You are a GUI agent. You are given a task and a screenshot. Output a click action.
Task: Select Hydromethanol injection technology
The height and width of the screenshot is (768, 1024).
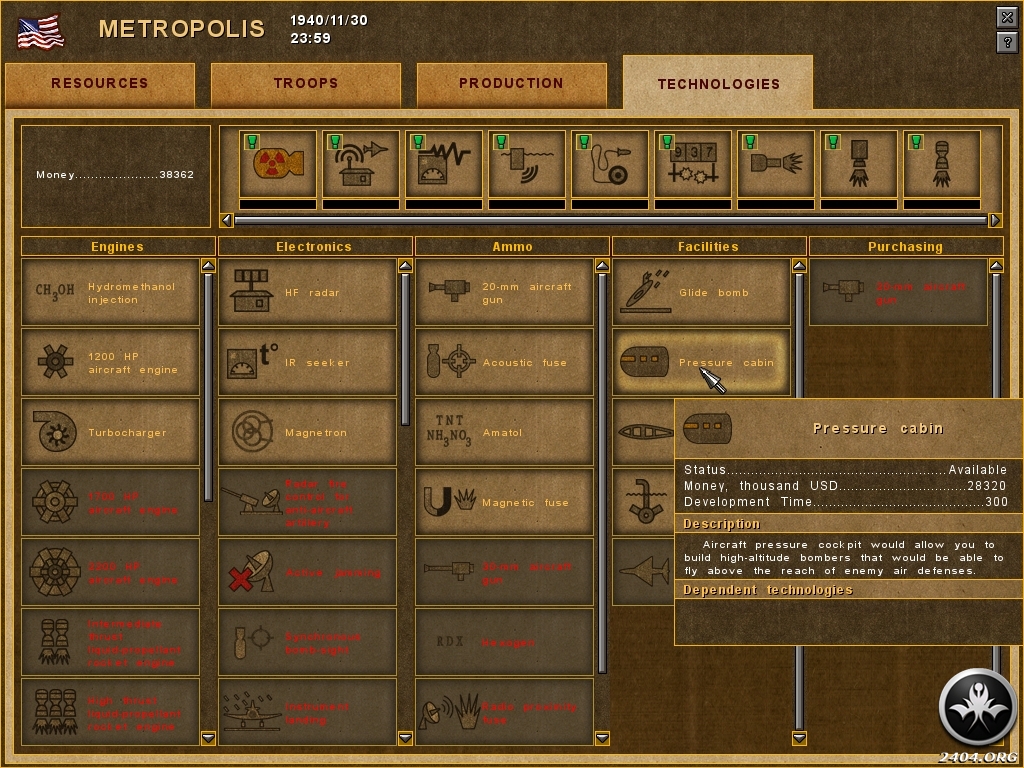[x=111, y=293]
